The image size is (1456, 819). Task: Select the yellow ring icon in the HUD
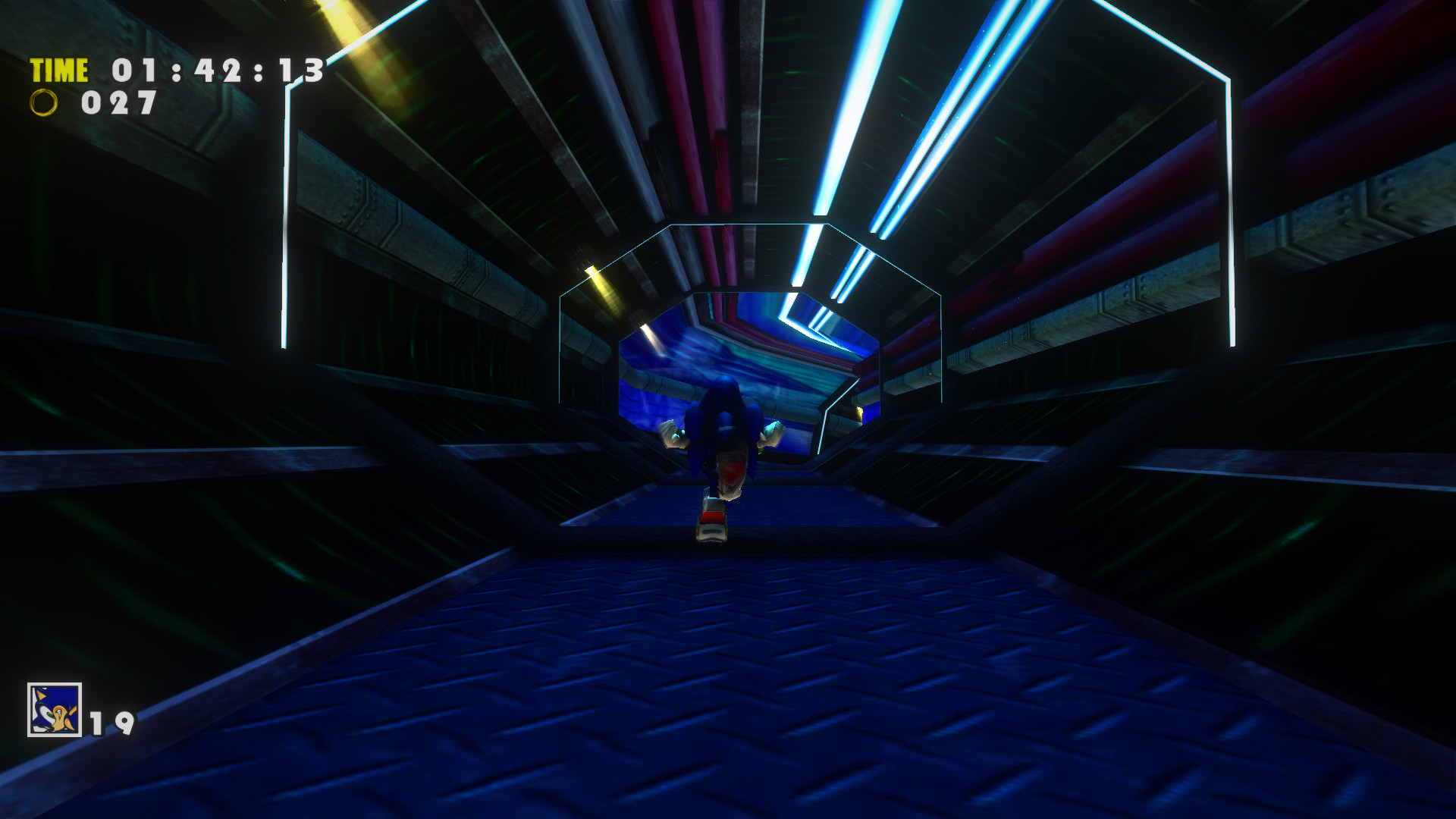43,101
